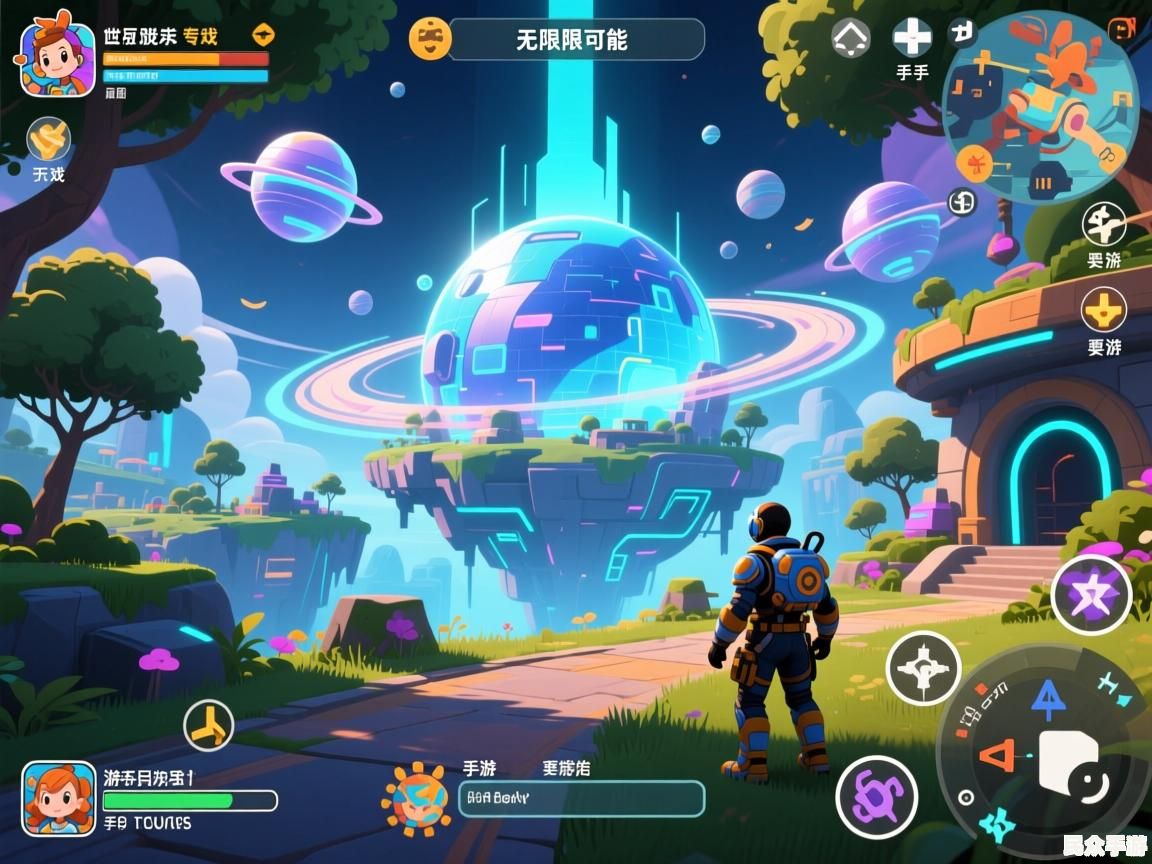The image size is (1152, 864).
Task: Trigger the purple swirl ability
Action: click(x=877, y=797)
